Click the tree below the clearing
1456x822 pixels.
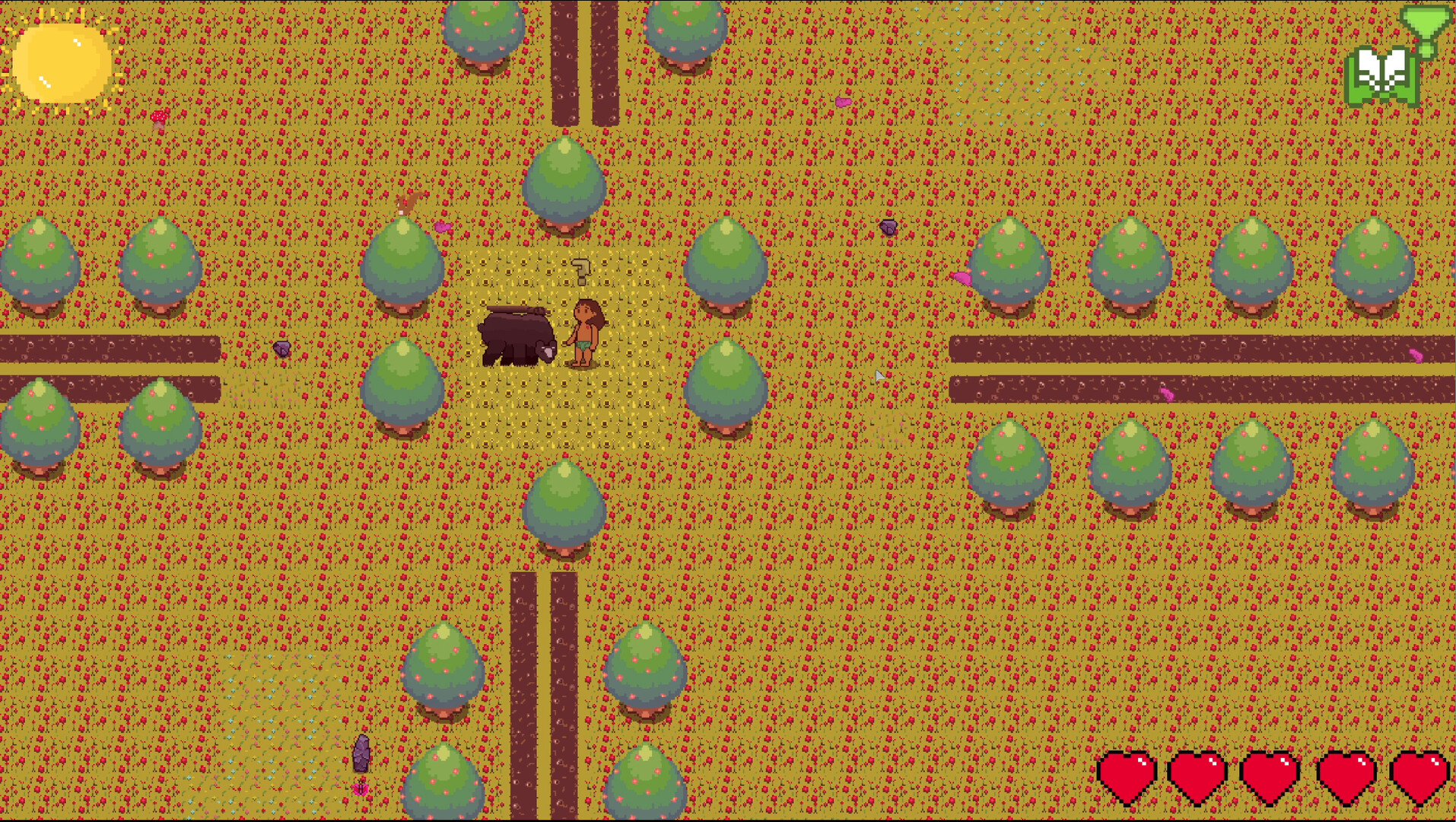point(566,506)
